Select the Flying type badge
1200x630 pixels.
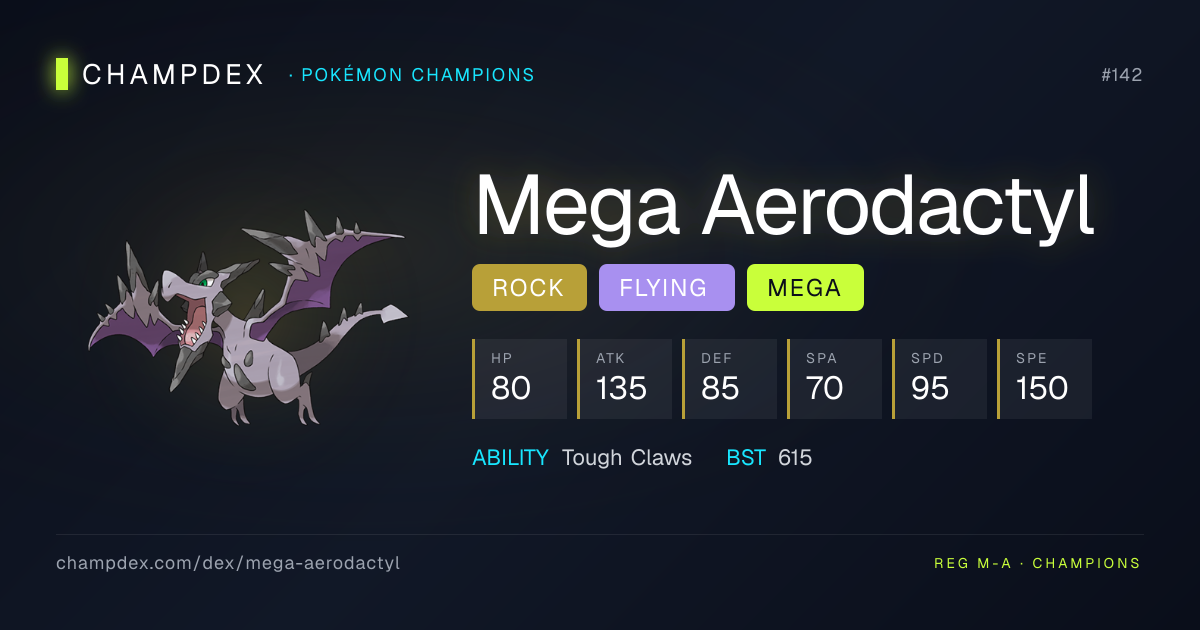pos(666,288)
